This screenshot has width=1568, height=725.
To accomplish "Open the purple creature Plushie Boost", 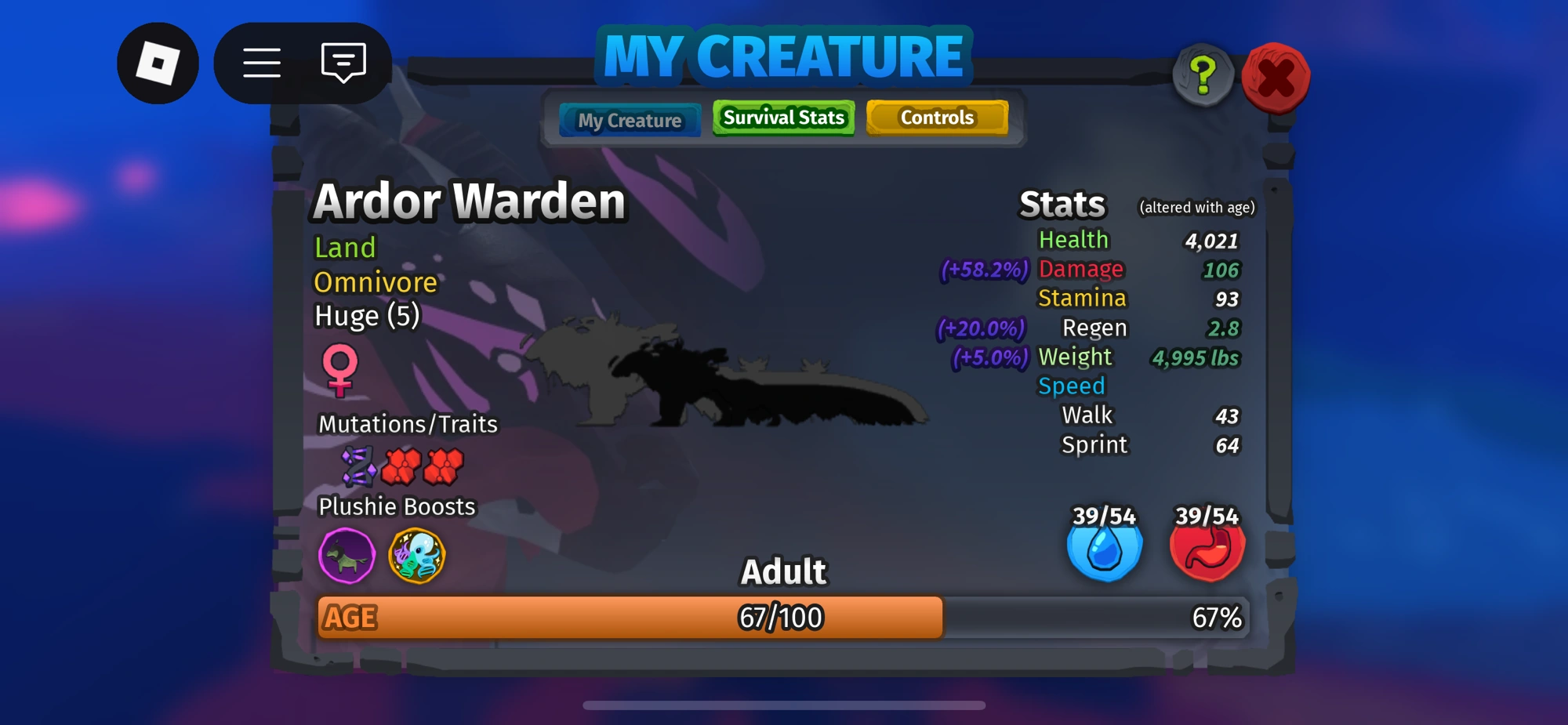I will click(x=347, y=557).
